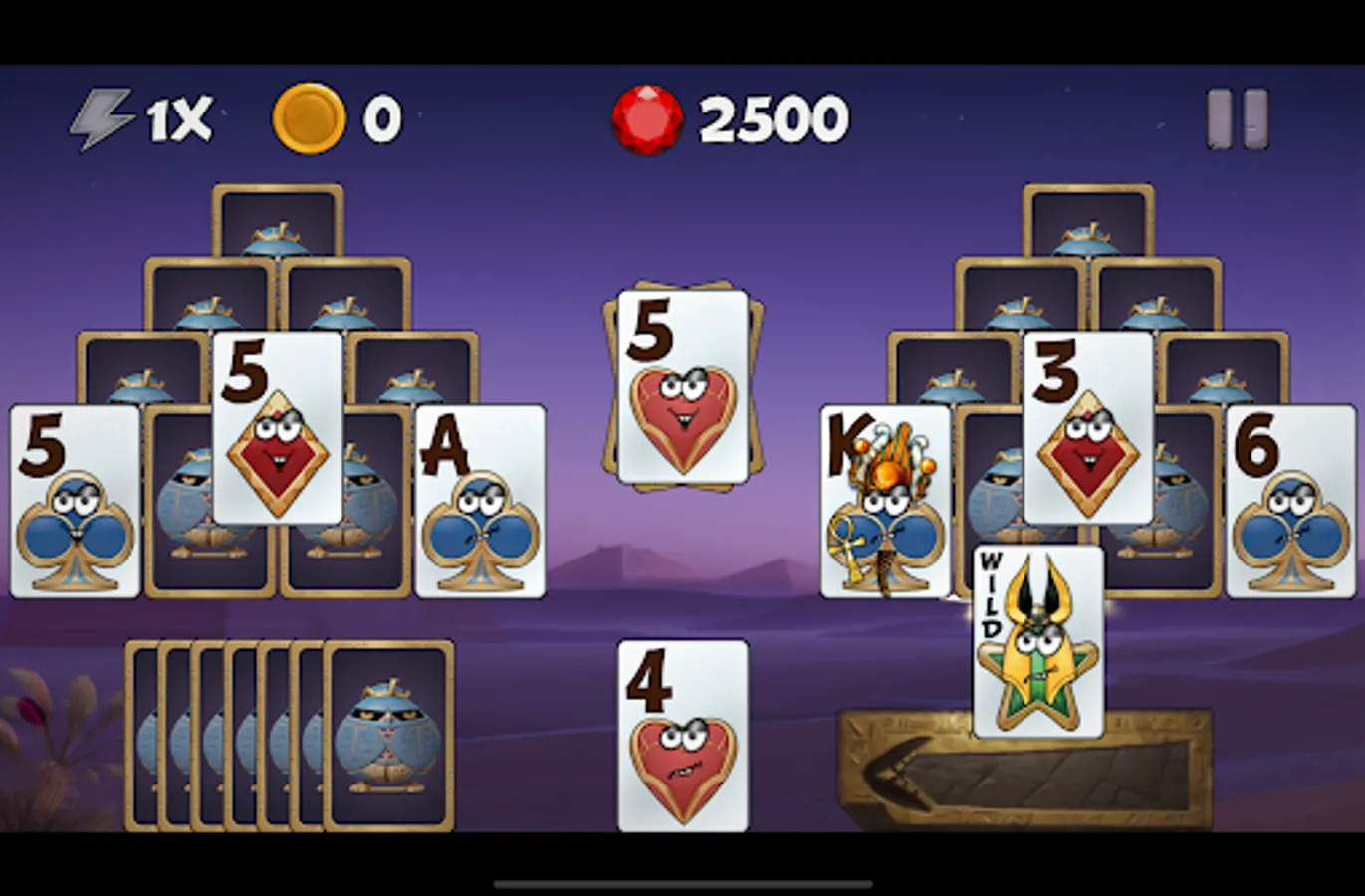Select the boomerang power-up in the tray

pos(896,771)
